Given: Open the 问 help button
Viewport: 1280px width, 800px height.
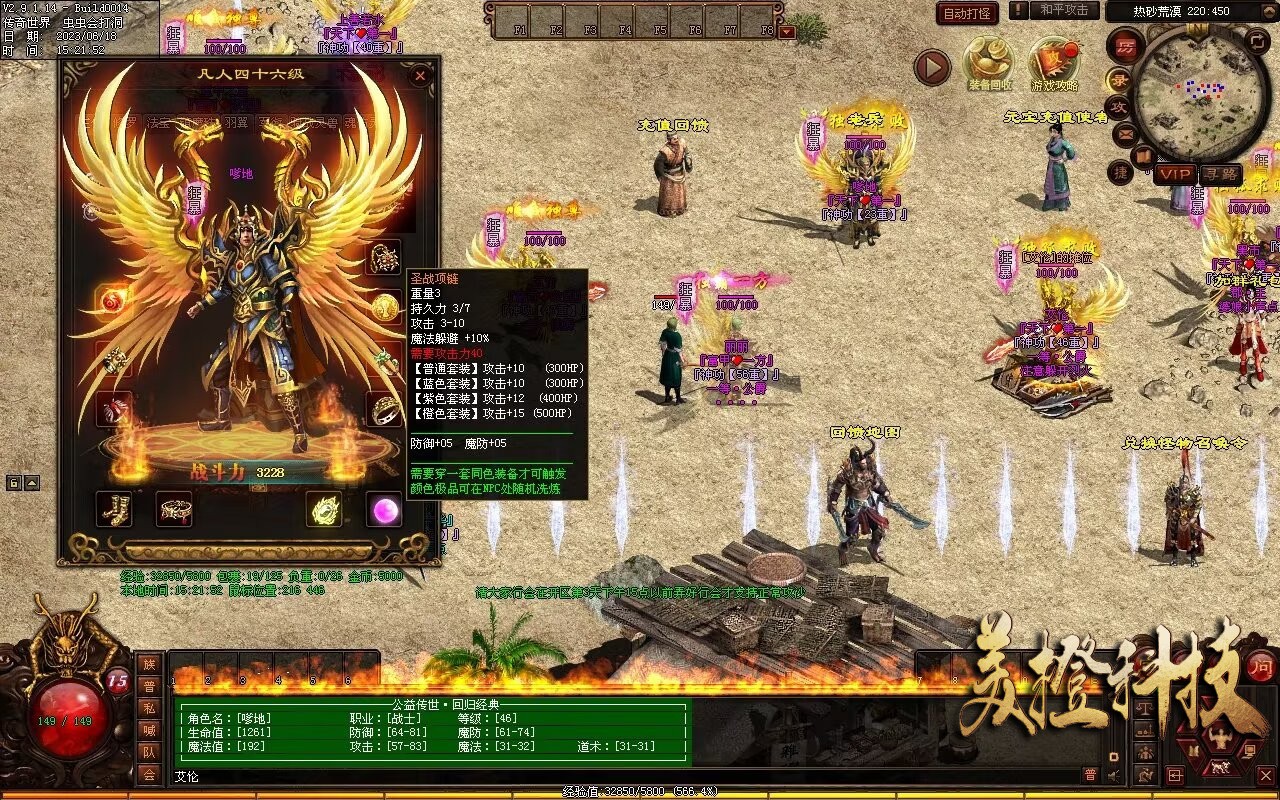Looking at the screenshot, I should coord(1261,665).
